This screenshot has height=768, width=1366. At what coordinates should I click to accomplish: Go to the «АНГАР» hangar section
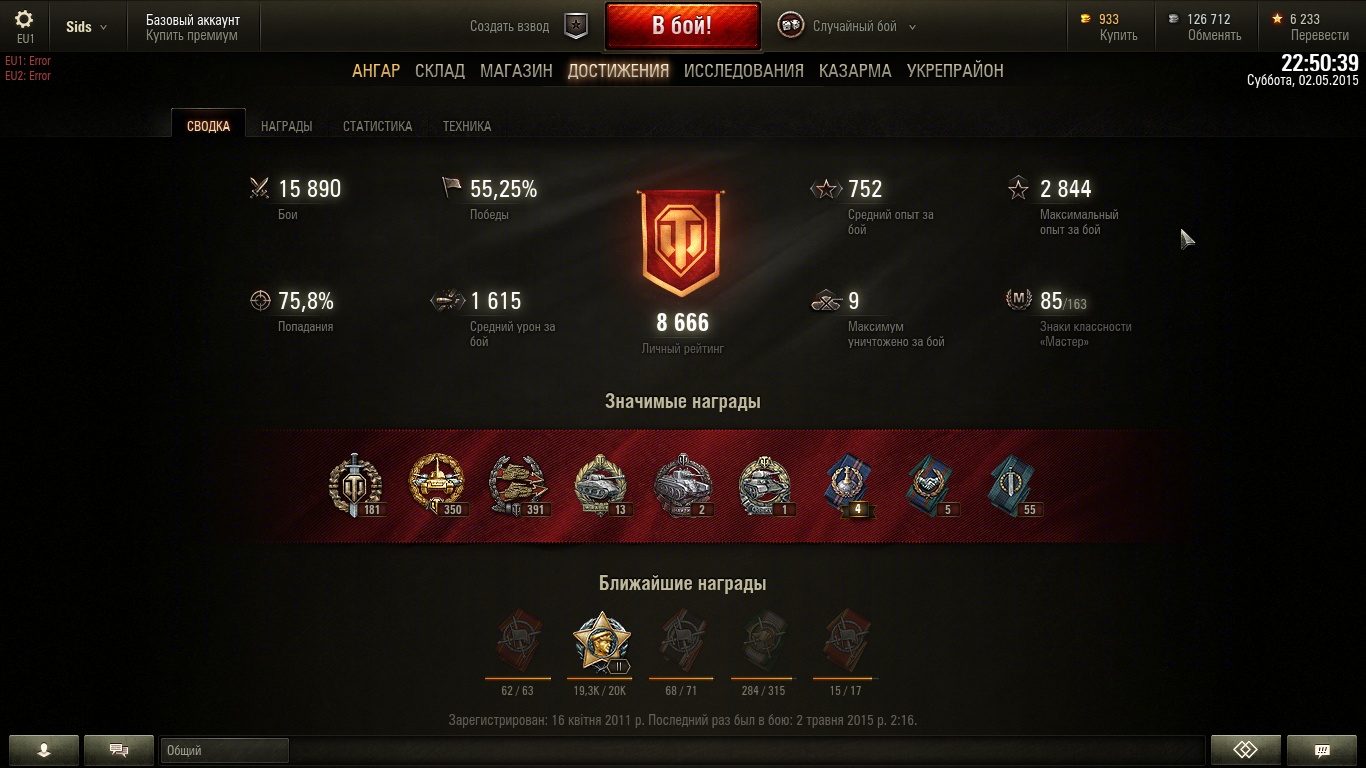coord(376,71)
